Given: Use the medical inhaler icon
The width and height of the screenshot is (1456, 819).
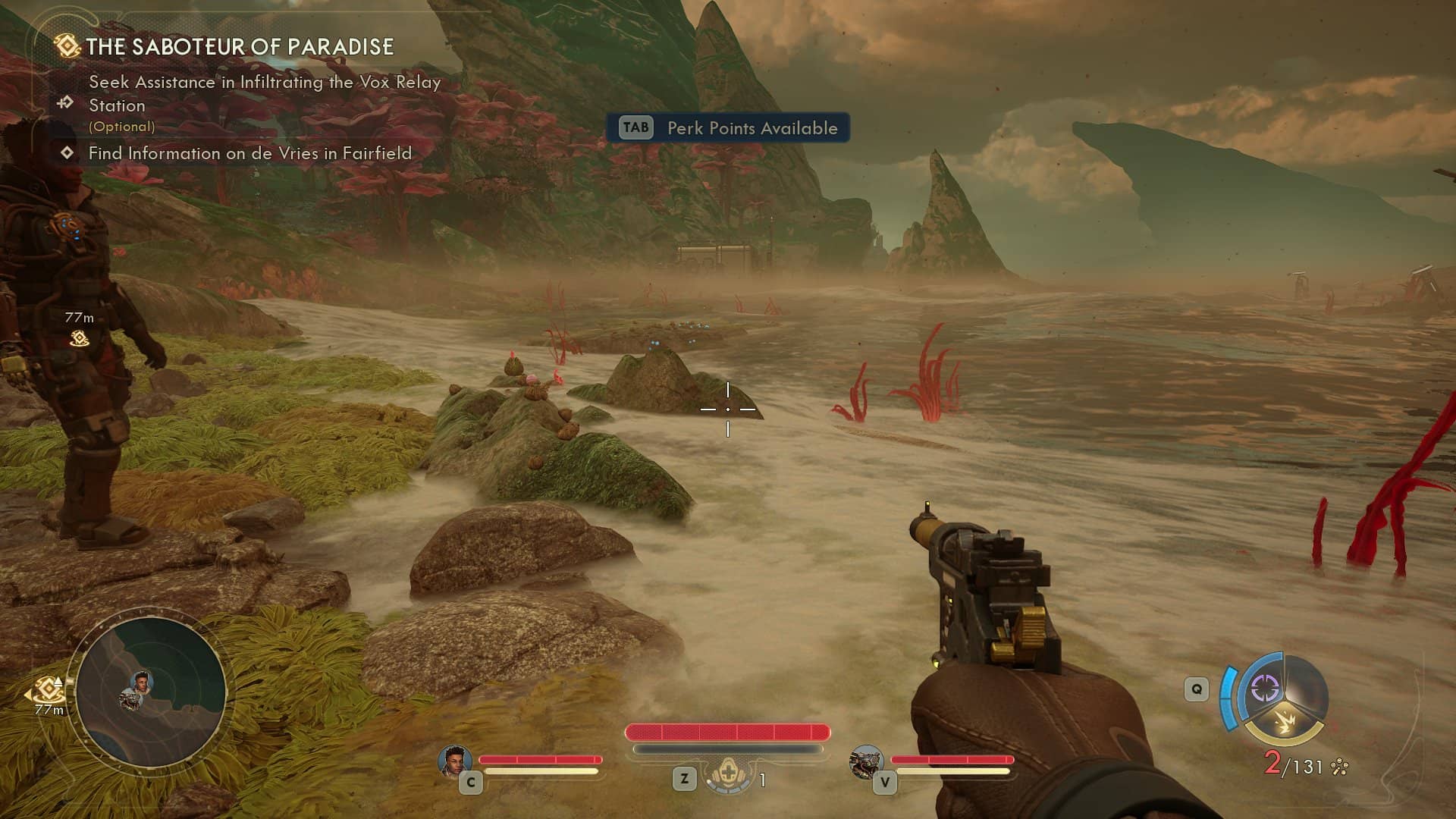Looking at the screenshot, I should point(728,776).
